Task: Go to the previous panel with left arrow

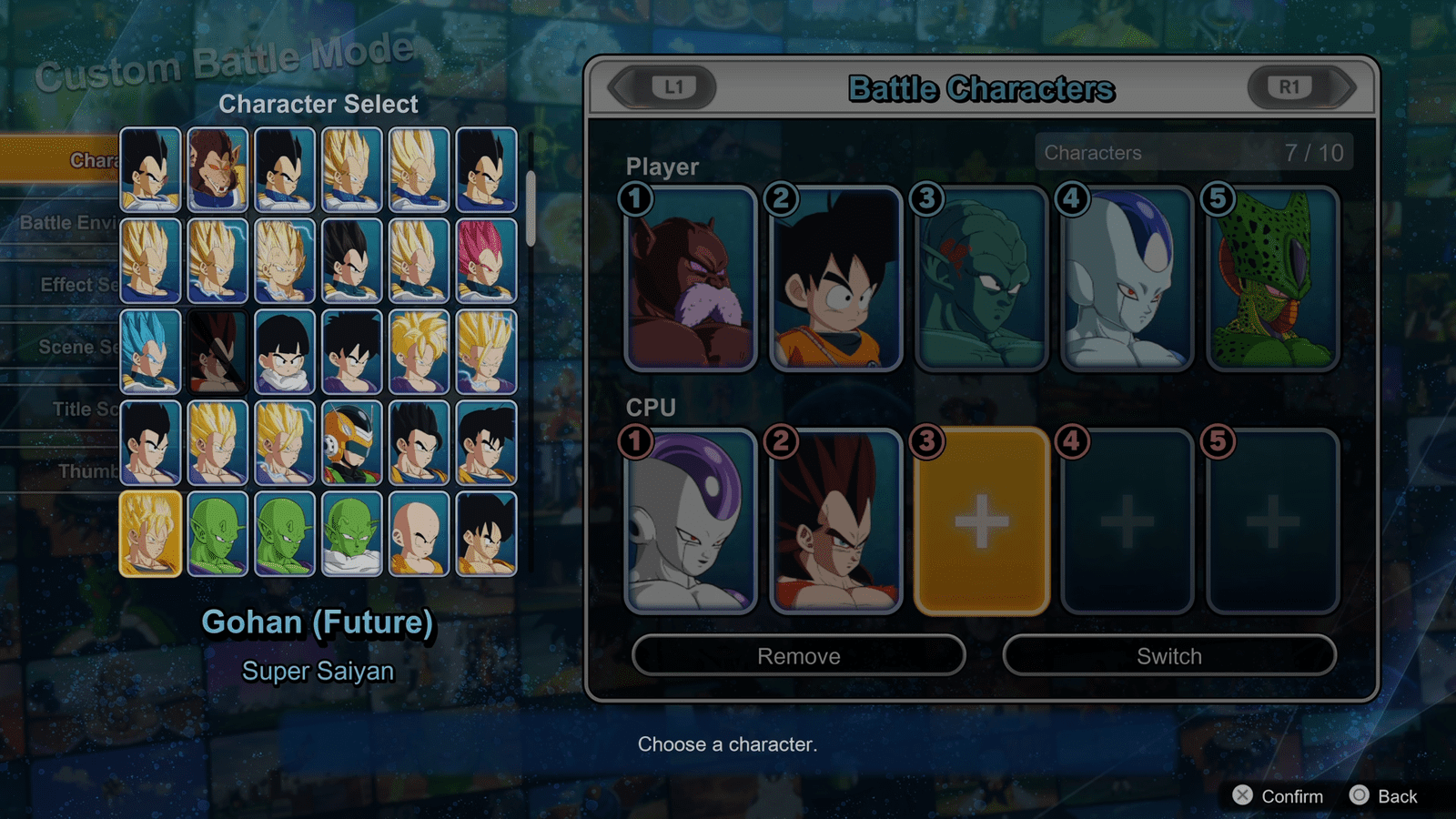Action: 663,87
